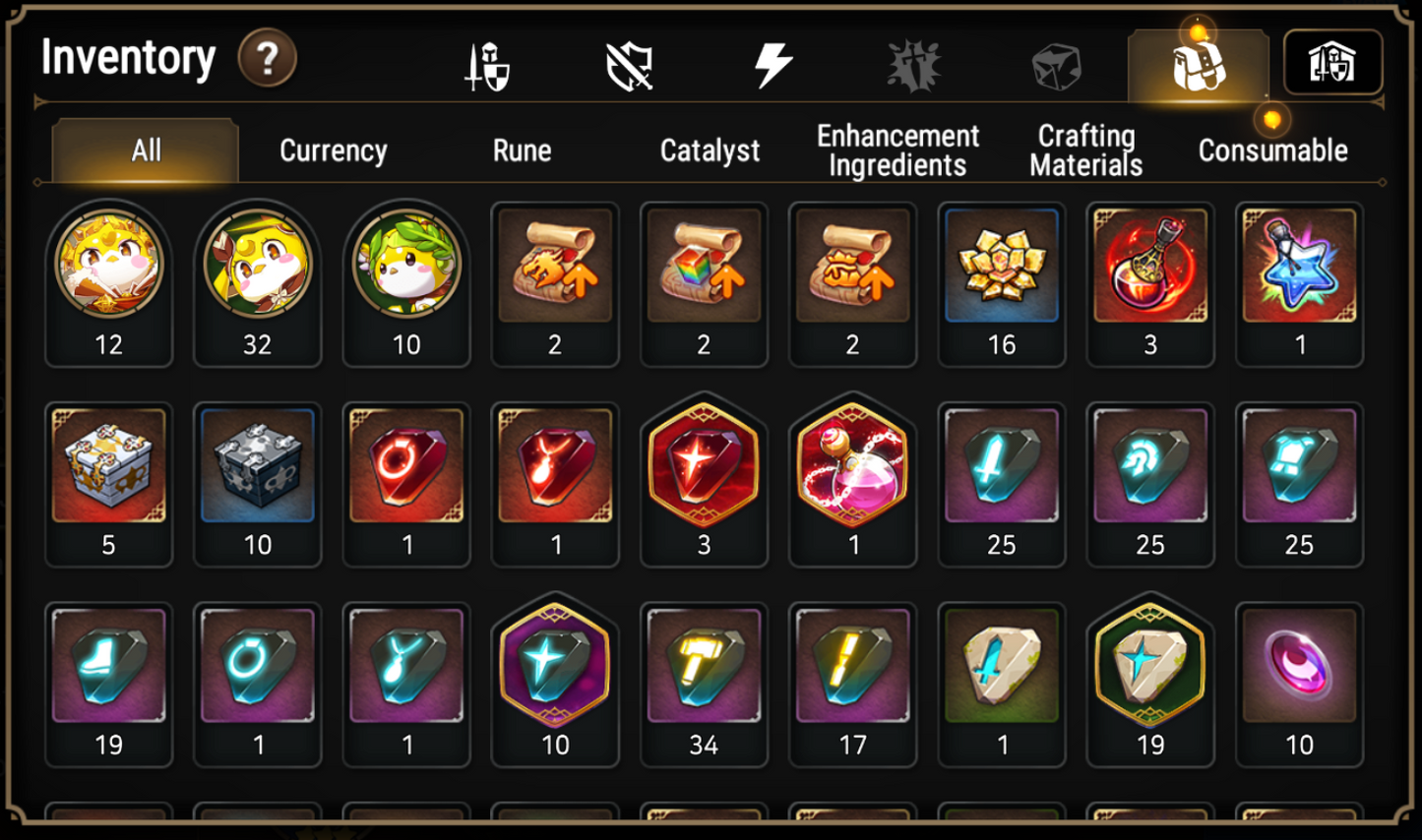Screen dimensions: 1422x840
Task: Open the red attack potion item
Action: point(1150,266)
